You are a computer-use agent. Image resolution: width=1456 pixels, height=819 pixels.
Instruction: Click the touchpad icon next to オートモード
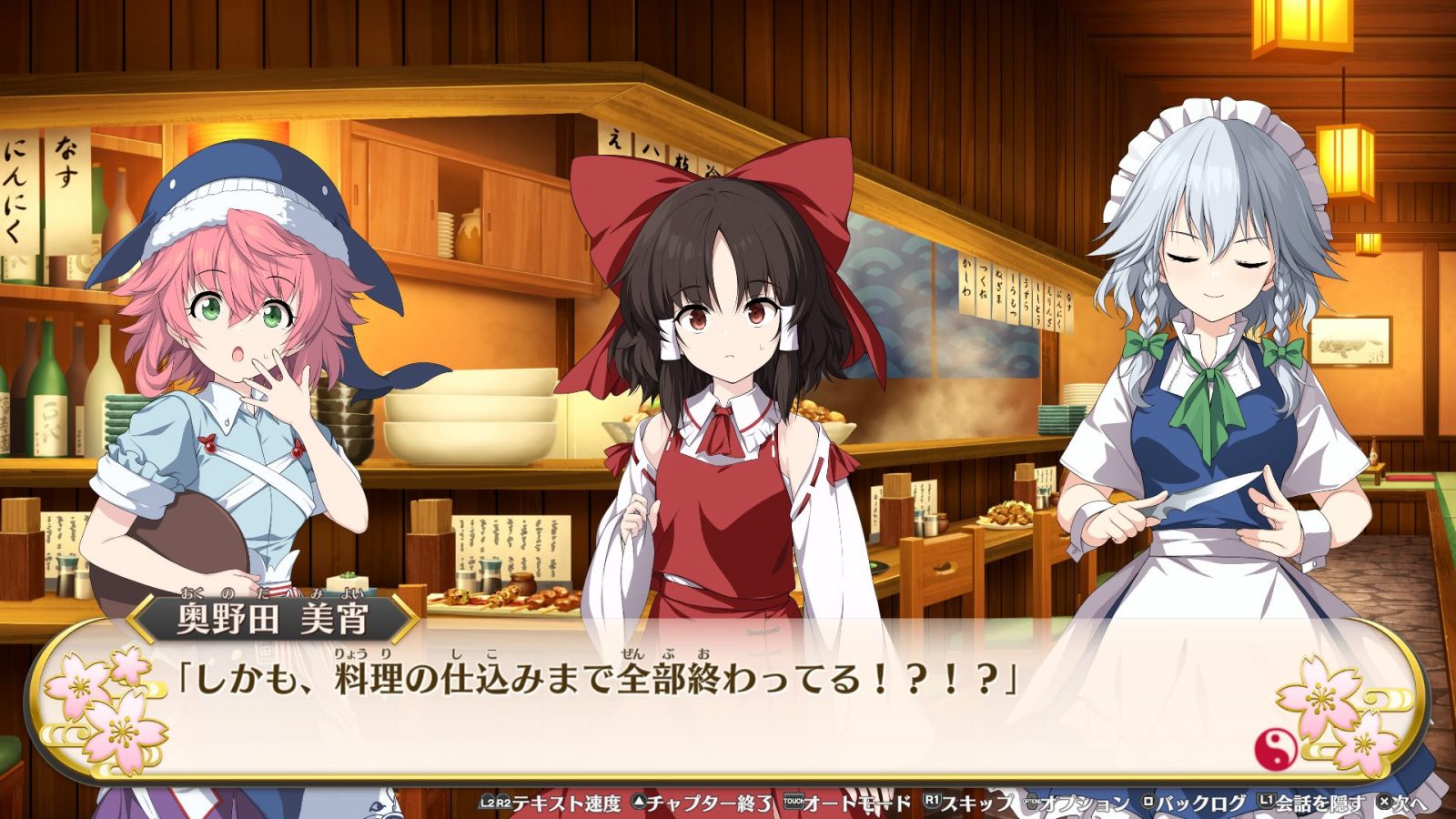[x=792, y=801]
